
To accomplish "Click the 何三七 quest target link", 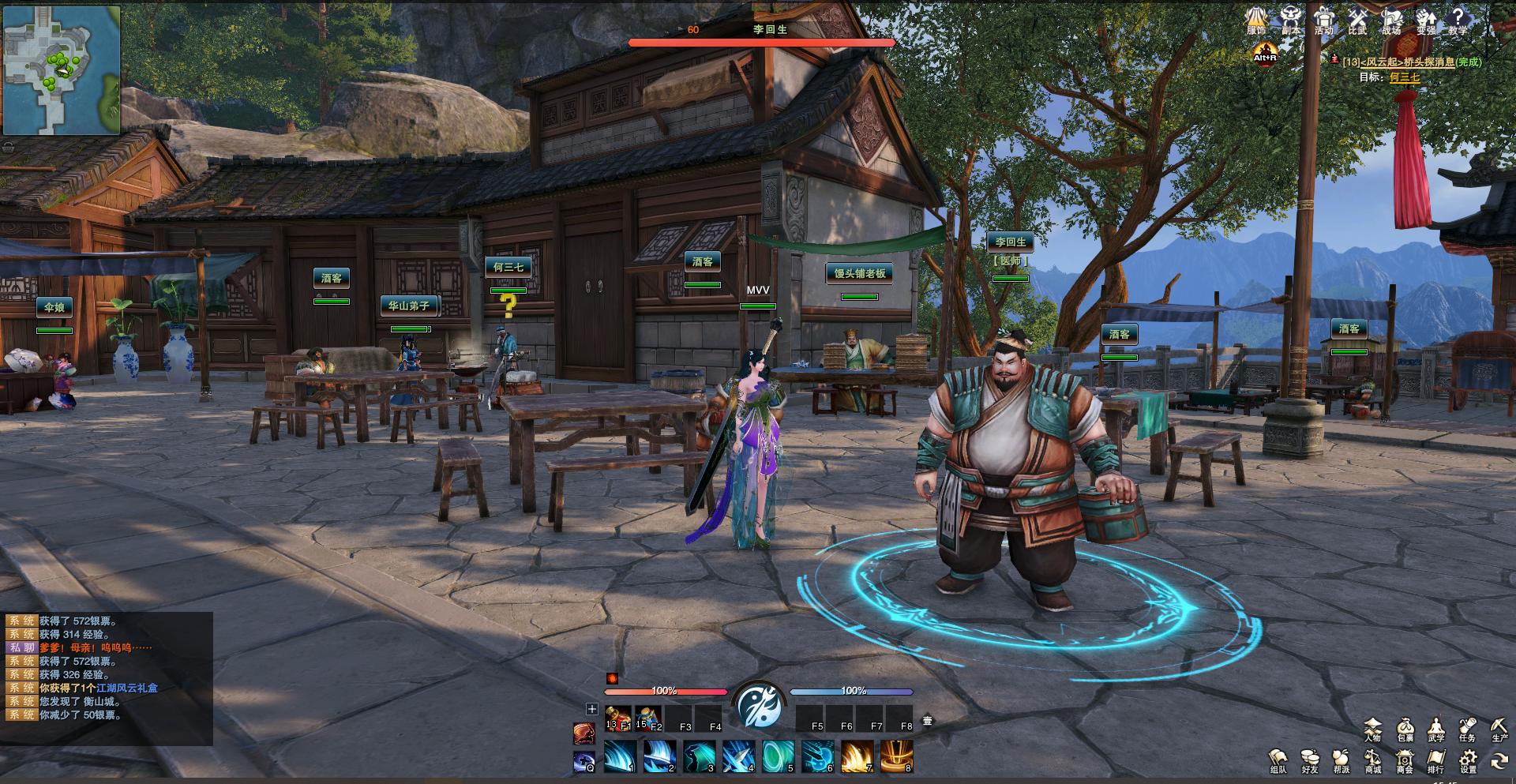I will tap(1405, 77).
